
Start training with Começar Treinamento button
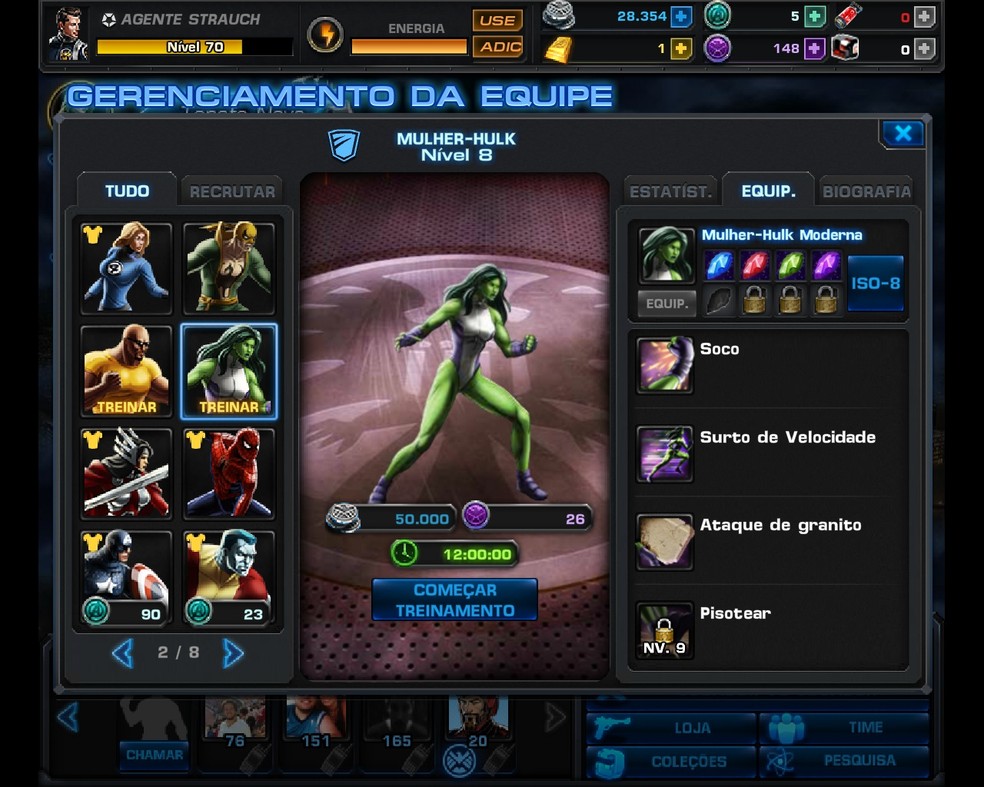(454, 600)
